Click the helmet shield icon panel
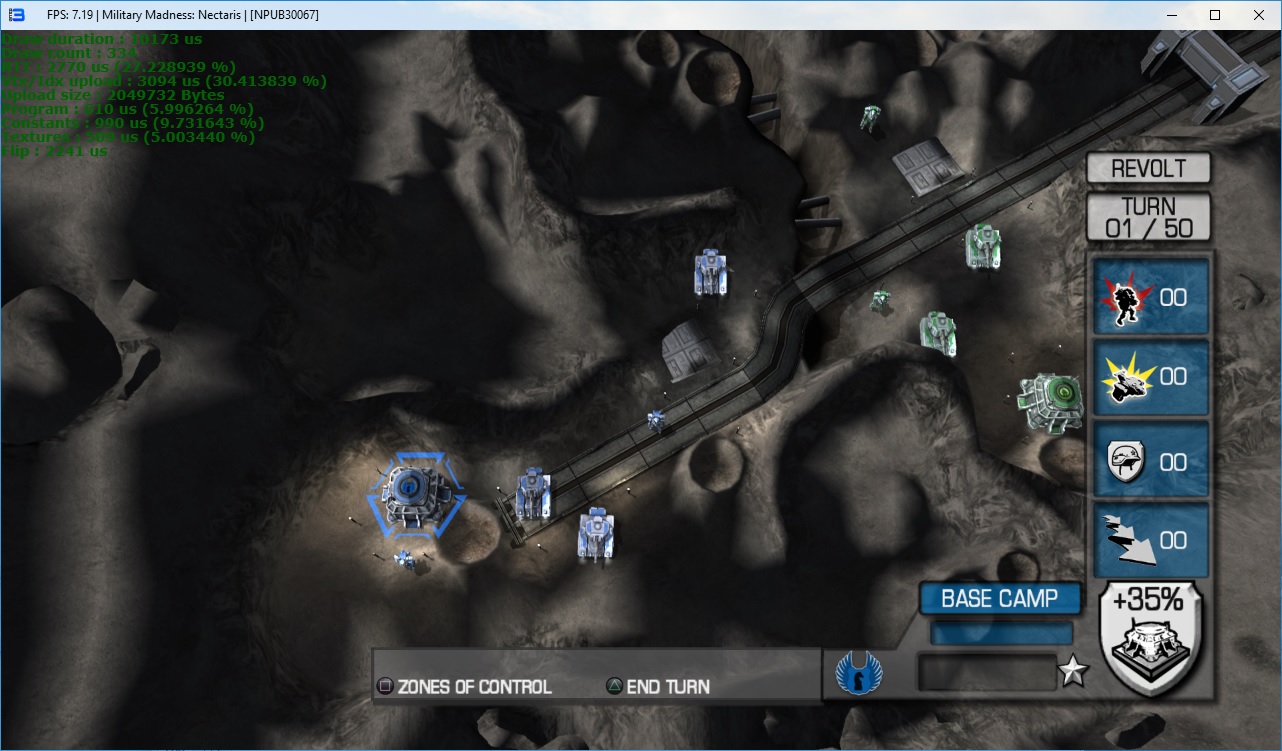The height and width of the screenshot is (751, 1282). [1150, 460]
